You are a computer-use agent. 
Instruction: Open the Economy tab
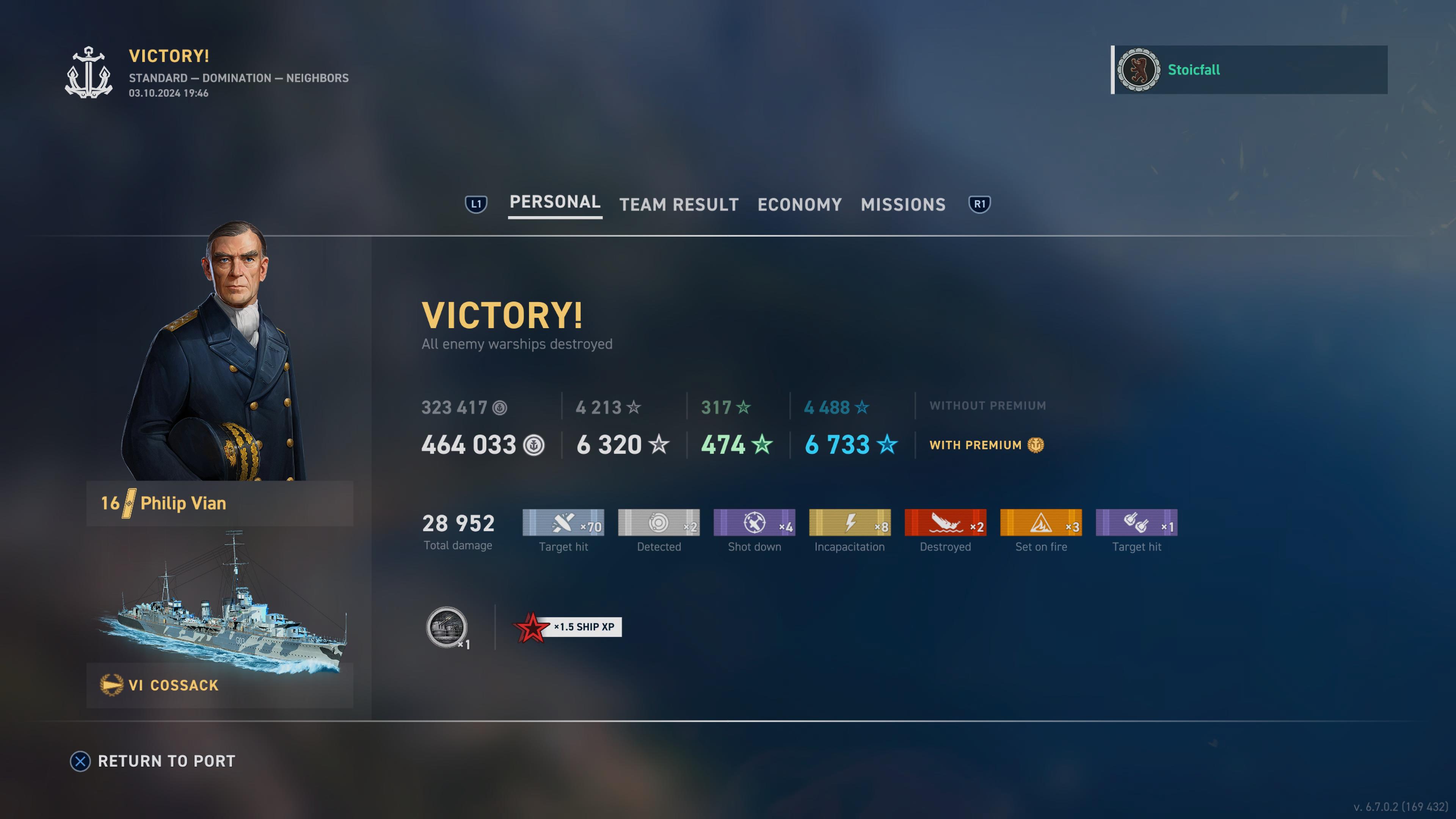coord(799,205)
